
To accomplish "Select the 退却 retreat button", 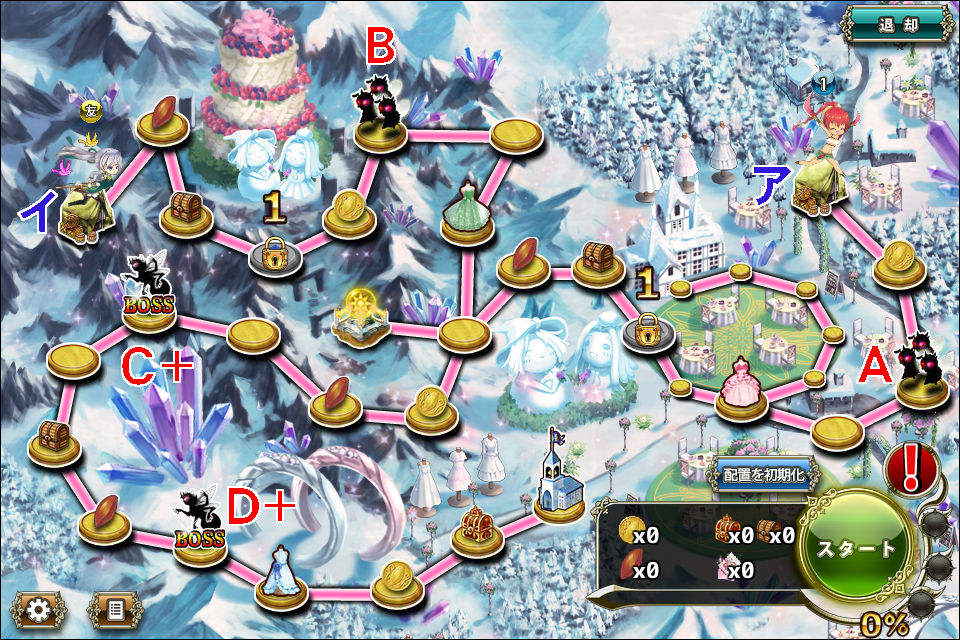I will [x=895, y=26].
